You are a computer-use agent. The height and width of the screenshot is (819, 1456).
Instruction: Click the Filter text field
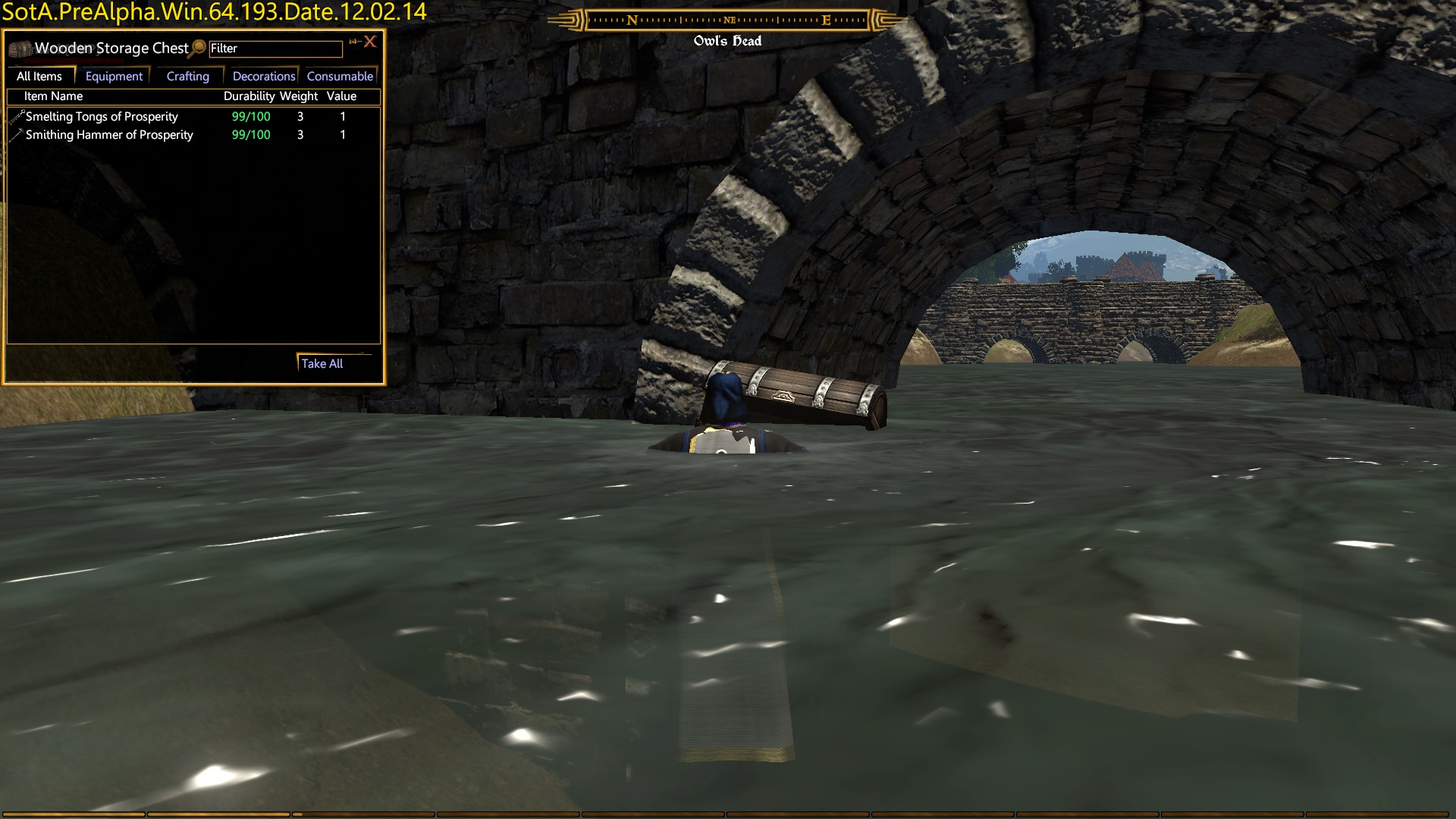pos(275,49)
